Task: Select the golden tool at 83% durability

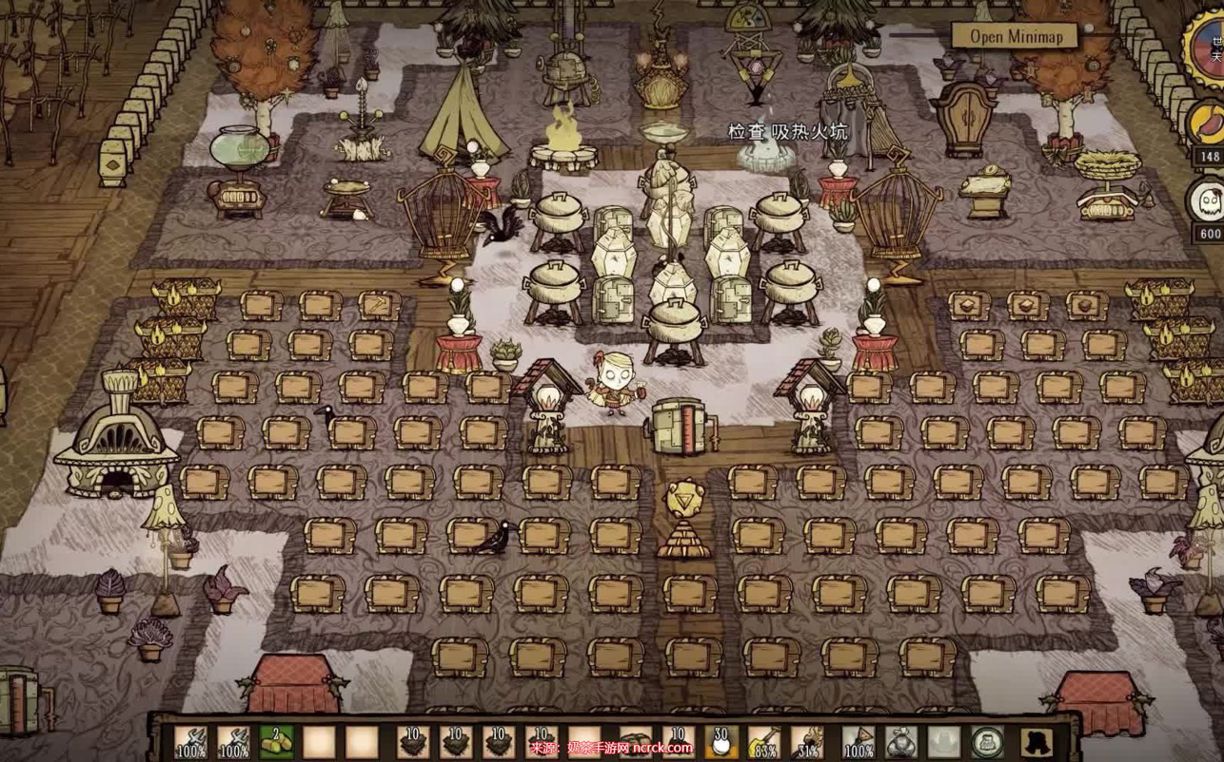Action: tap(764, 742)
